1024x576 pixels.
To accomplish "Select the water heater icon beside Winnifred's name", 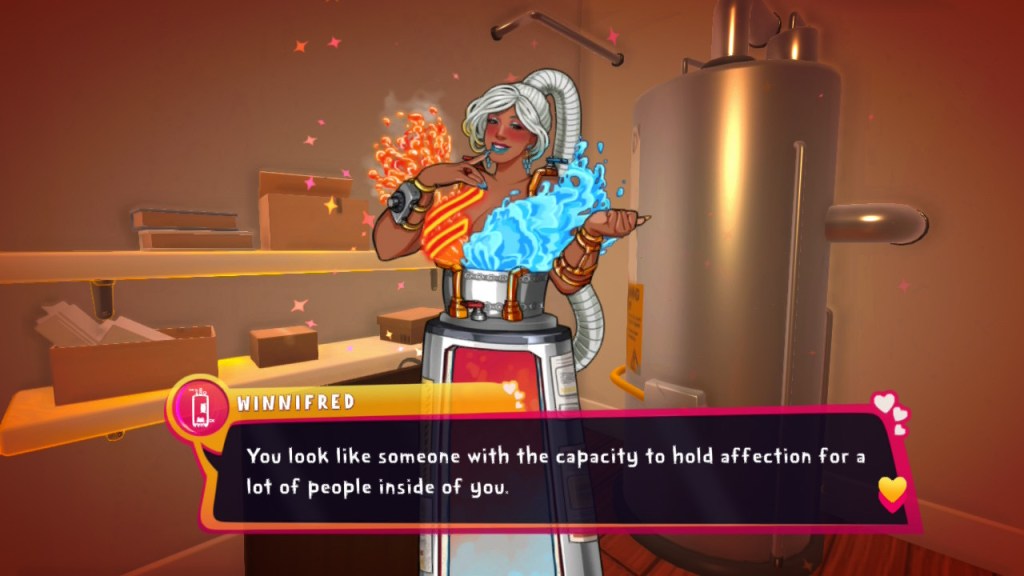I will click(197, 405).
